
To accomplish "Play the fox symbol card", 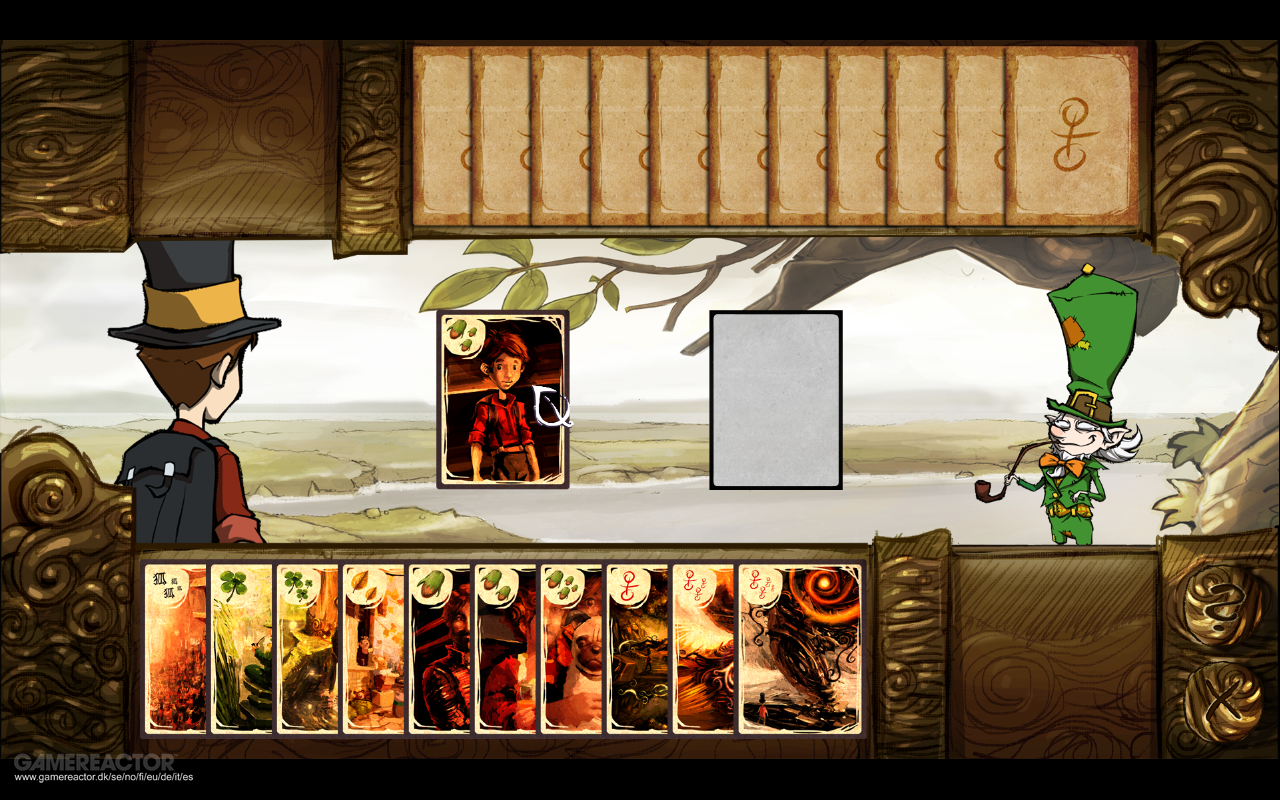I will pyautogui.click(x=175, y=650).
